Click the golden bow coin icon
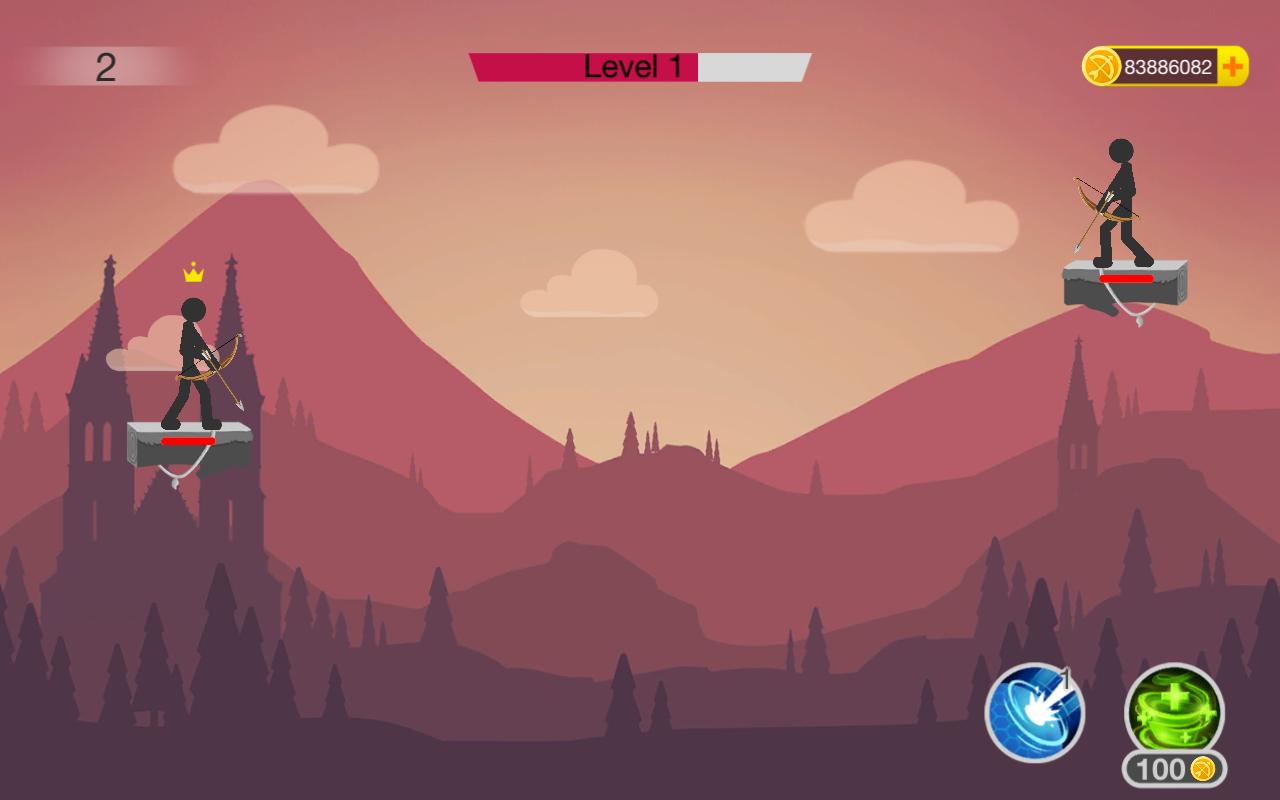 click(x=1103, y=64)
